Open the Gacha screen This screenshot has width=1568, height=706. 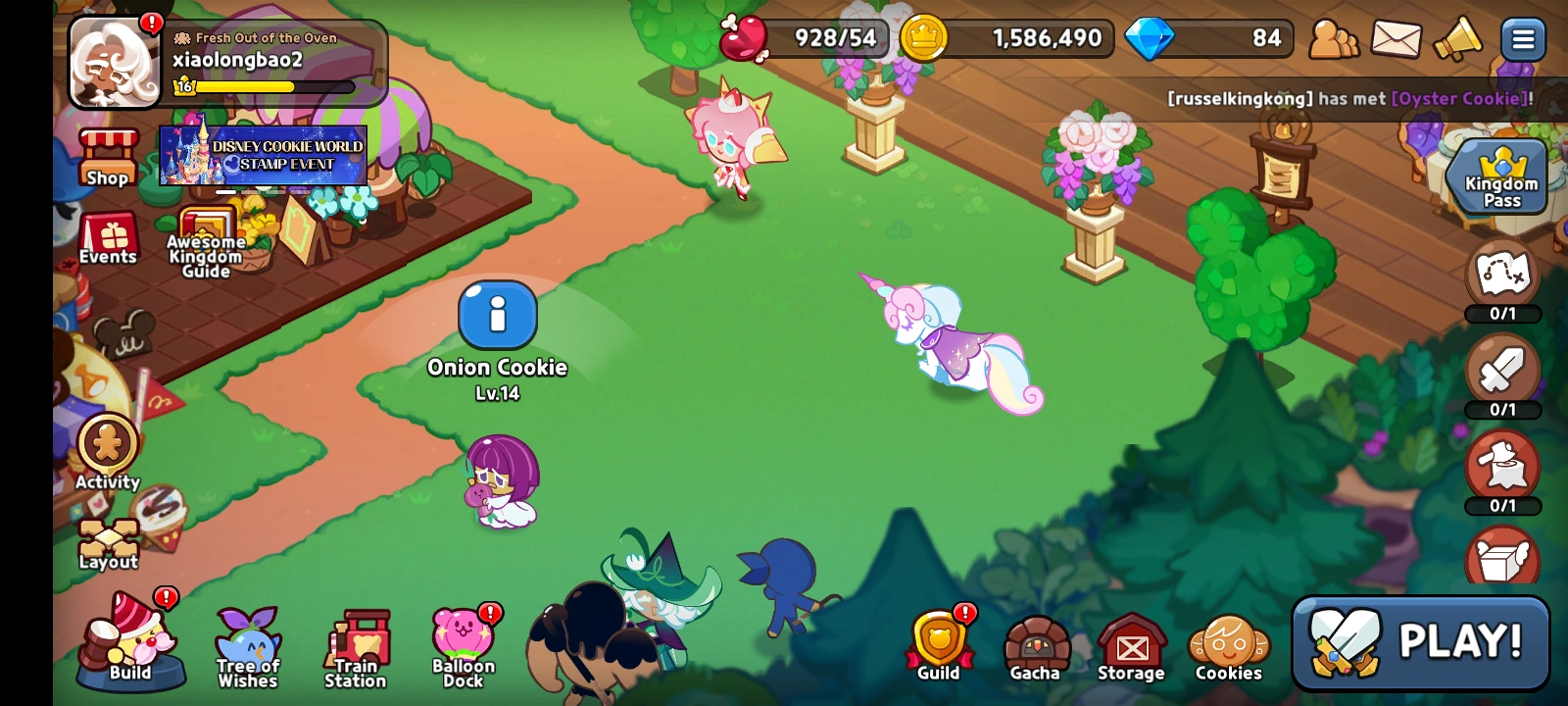1035,642
